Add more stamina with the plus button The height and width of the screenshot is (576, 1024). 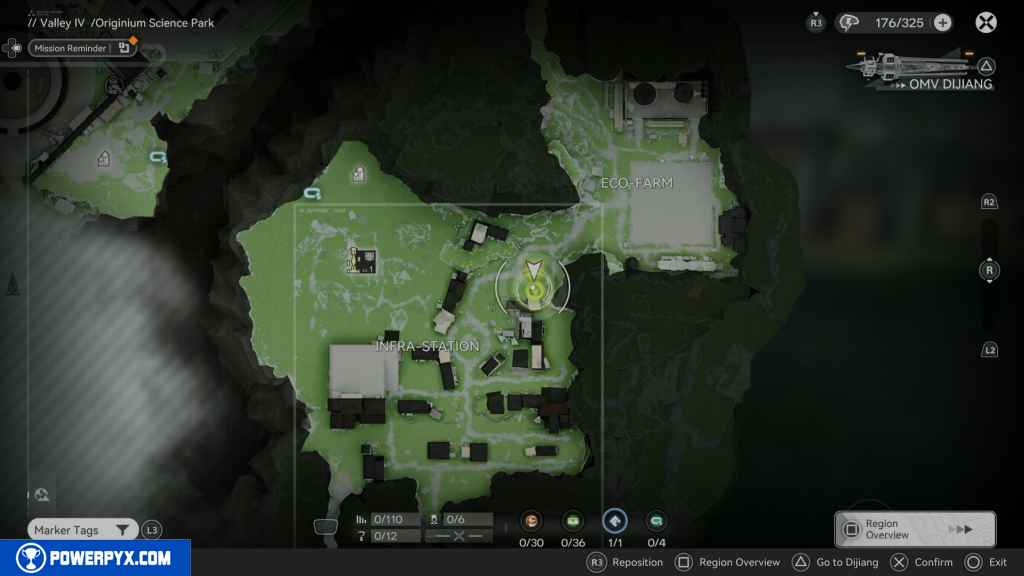(942, 23)
